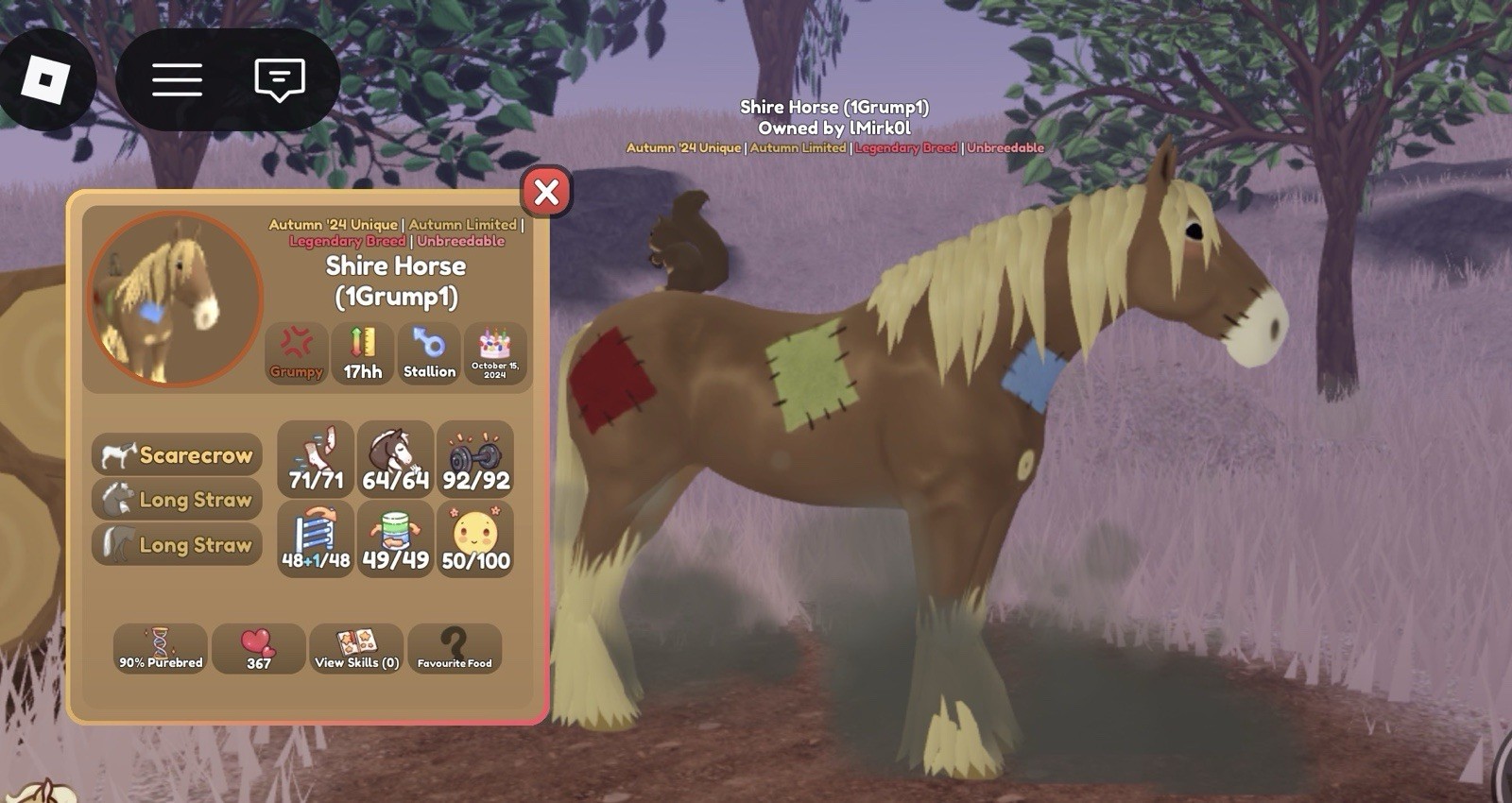Screen dimensions: 1512x803
Task: Open the Roblox hamburger menu
Action: click(177, 78)
